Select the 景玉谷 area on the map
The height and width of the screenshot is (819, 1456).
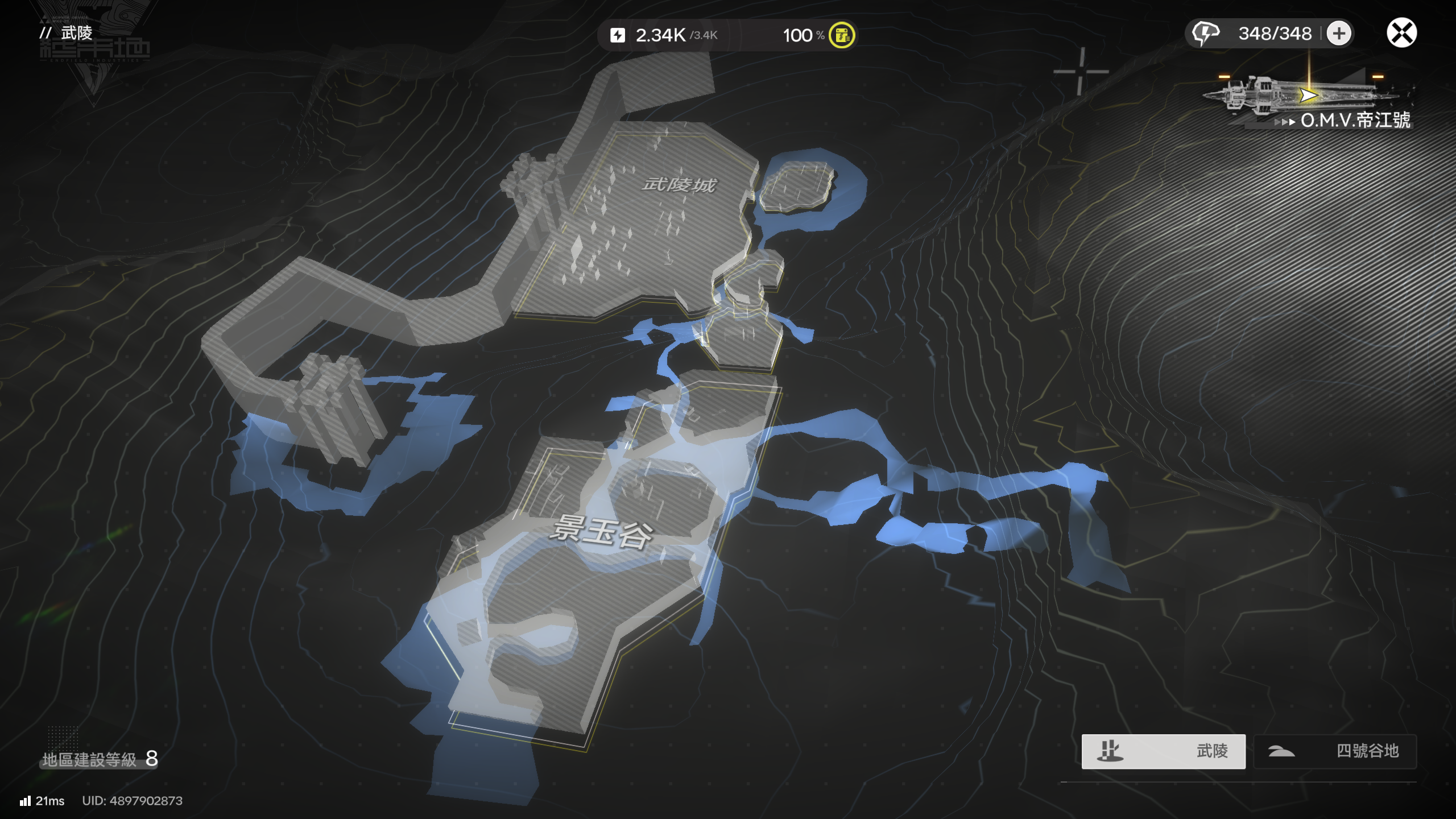point(602,532)
